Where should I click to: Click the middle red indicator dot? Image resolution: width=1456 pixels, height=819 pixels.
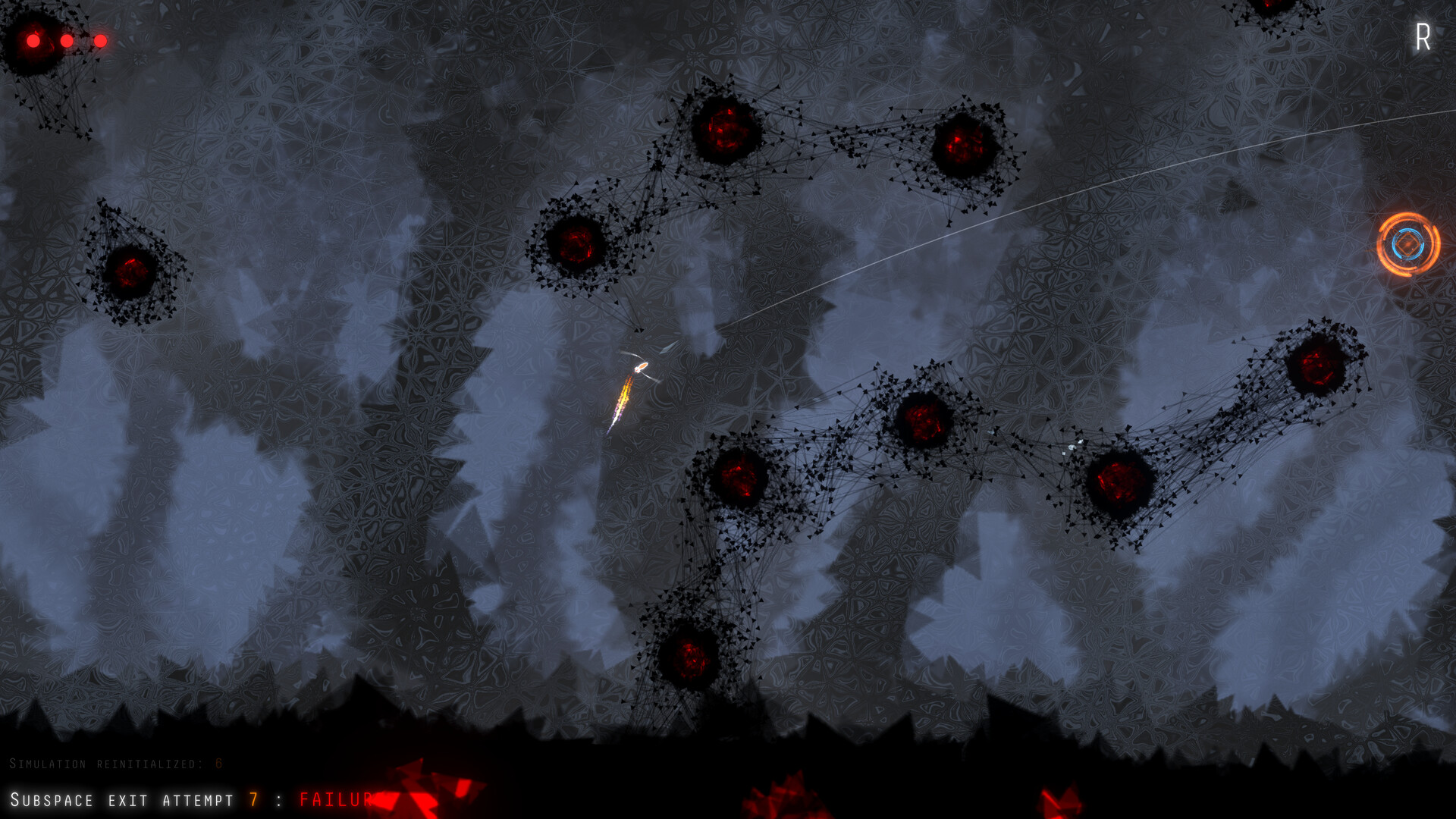point(67,39)
